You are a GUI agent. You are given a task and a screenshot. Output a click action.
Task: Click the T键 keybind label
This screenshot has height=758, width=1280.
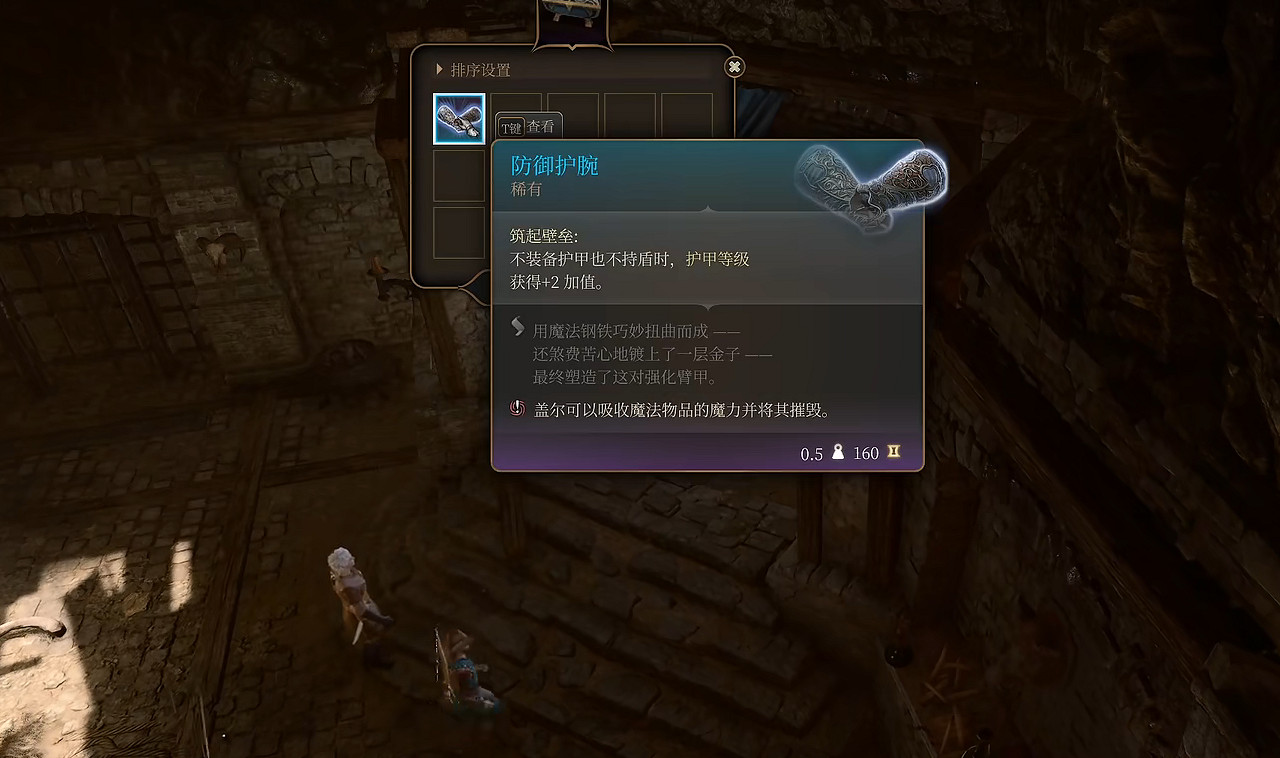coord(512,127)
